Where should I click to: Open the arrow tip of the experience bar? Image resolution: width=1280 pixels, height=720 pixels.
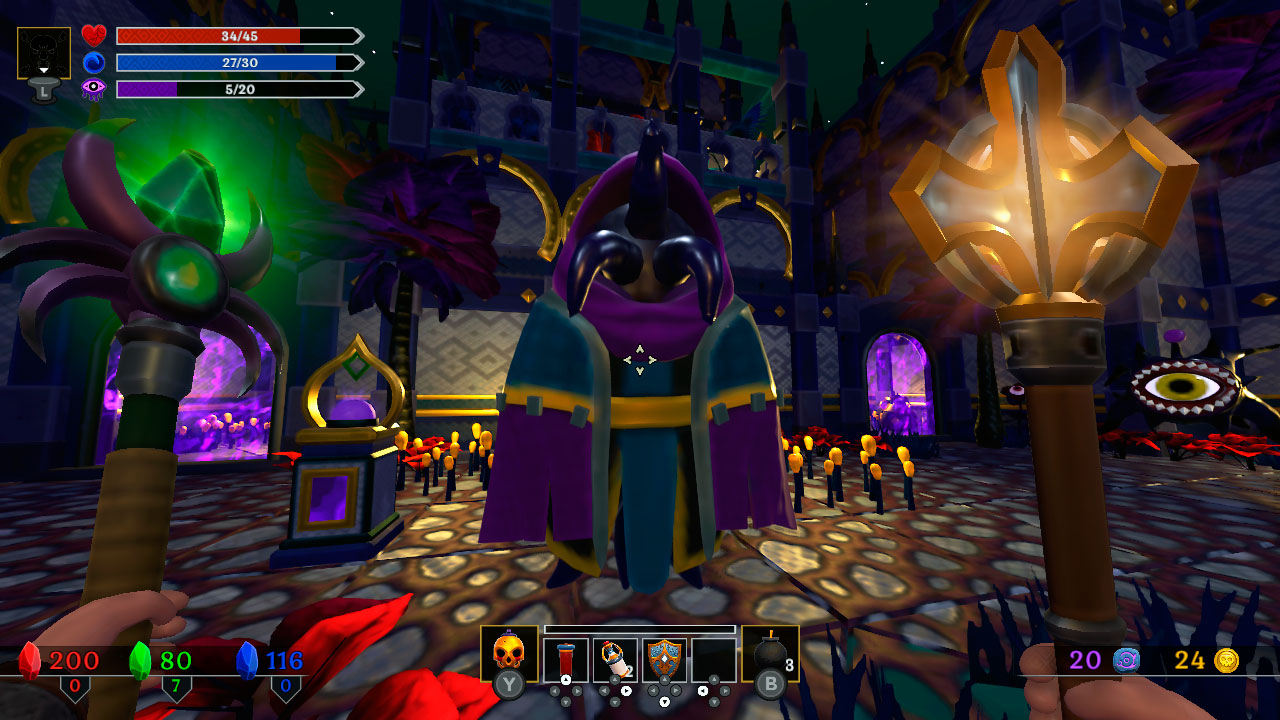pyautogui.click(x=359, y=88)
